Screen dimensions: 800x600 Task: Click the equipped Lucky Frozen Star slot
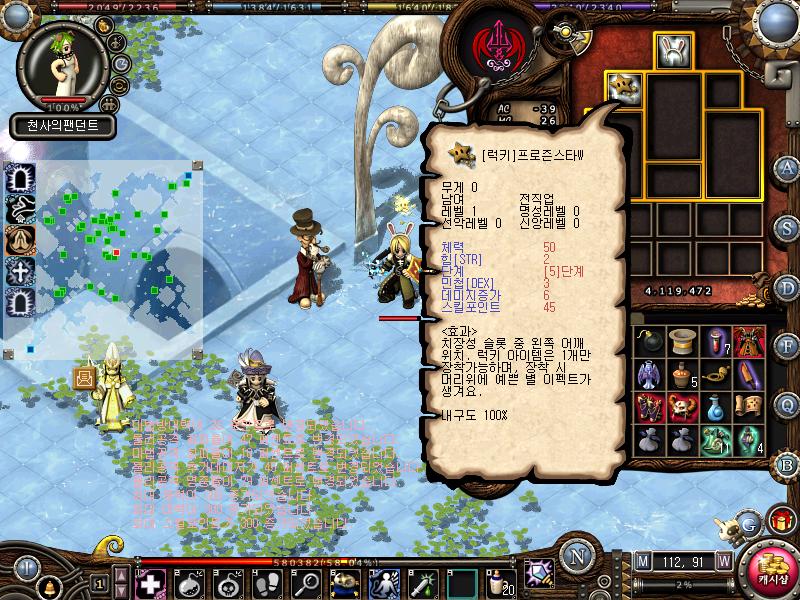[x=624, y=87]
